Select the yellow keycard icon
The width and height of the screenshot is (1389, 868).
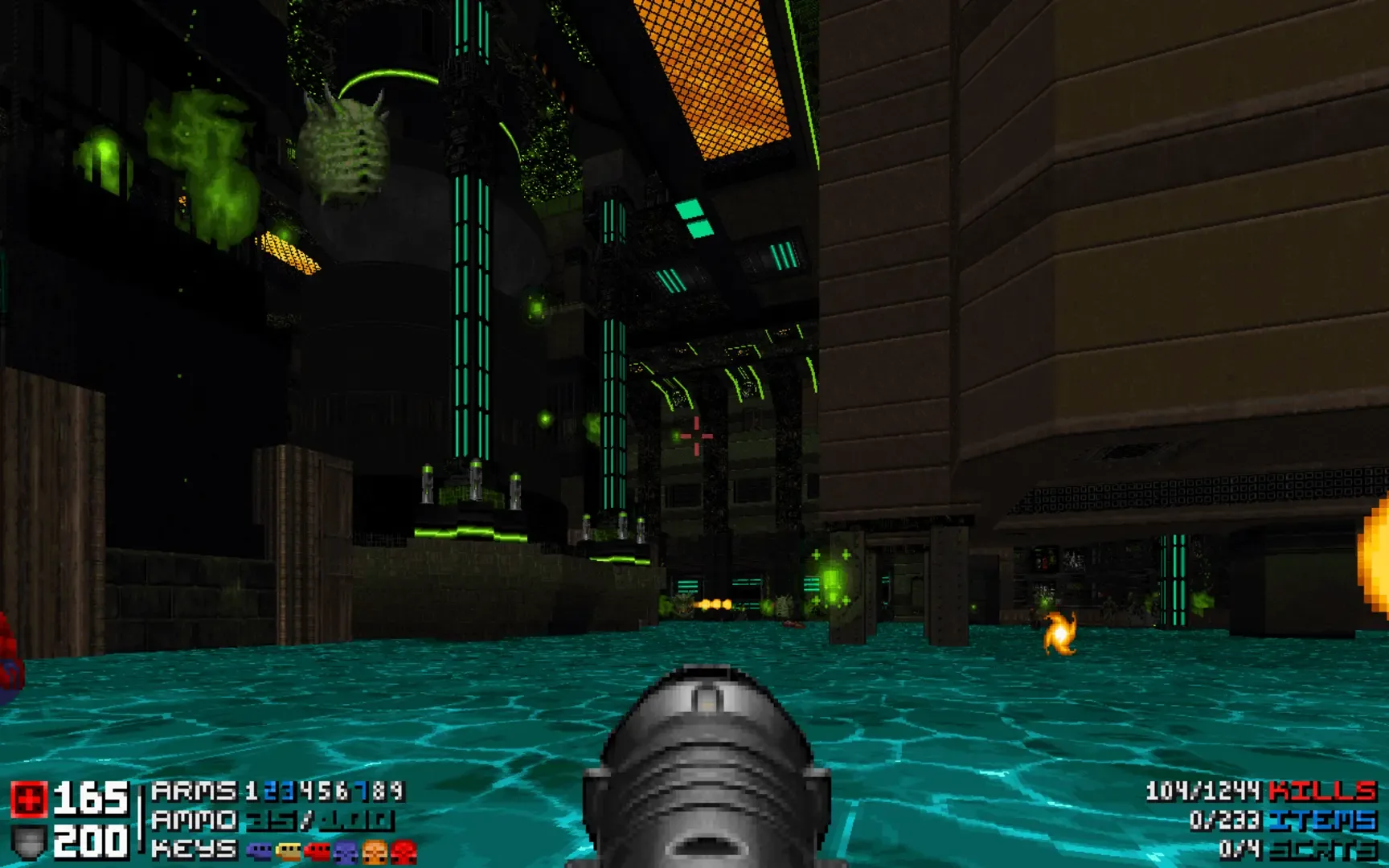pos(288,850)
